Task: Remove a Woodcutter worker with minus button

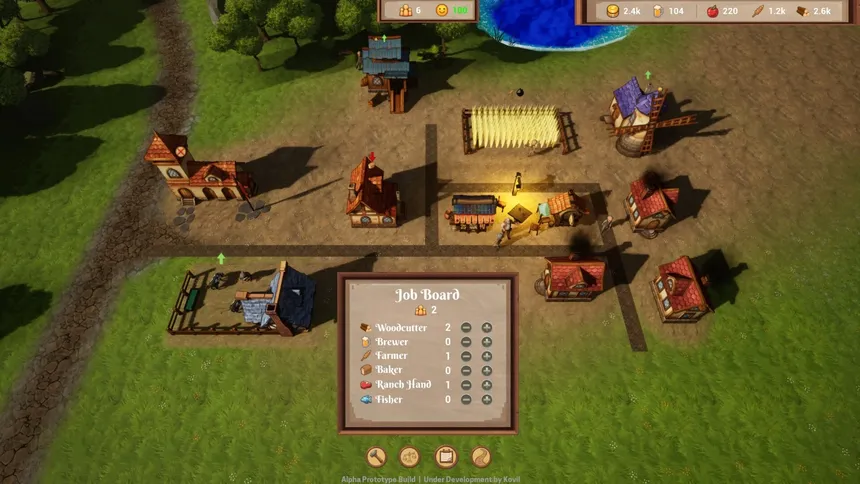Action: pyautogui.click(x=467, y=328)
